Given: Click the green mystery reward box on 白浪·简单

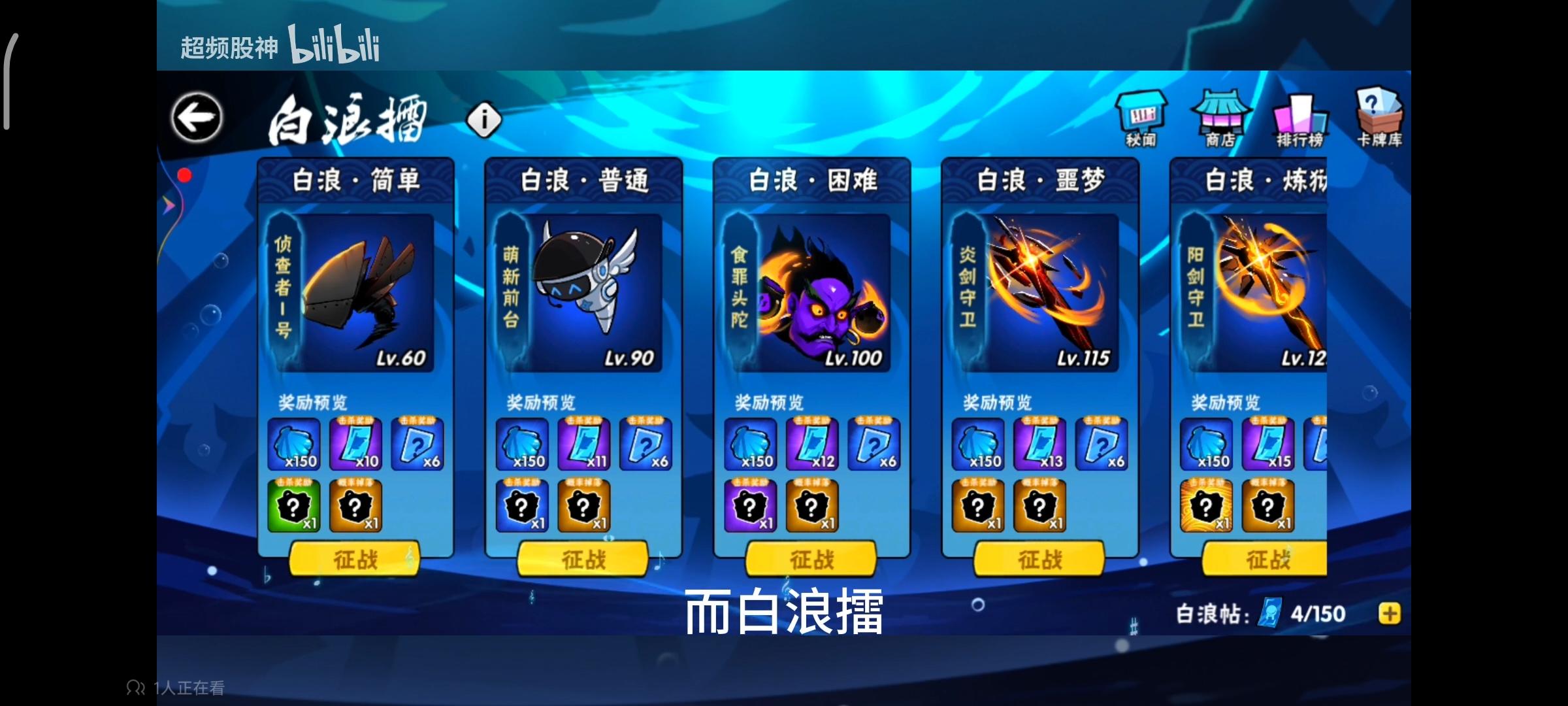Looking at the screenshot, I should [x=294, y=507].
